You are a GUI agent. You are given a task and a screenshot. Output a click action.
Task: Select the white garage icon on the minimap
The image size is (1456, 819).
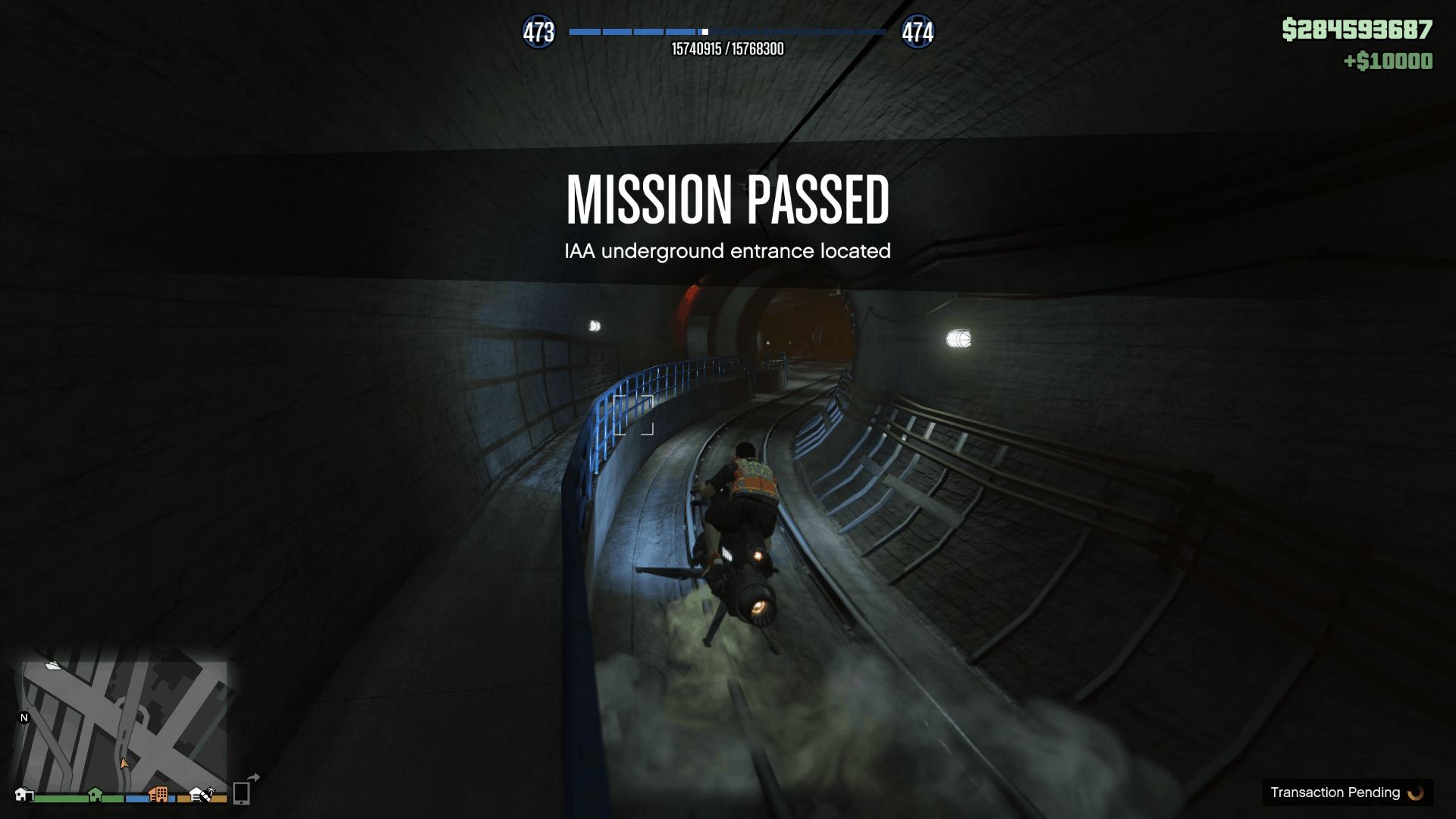coord(24,795)
